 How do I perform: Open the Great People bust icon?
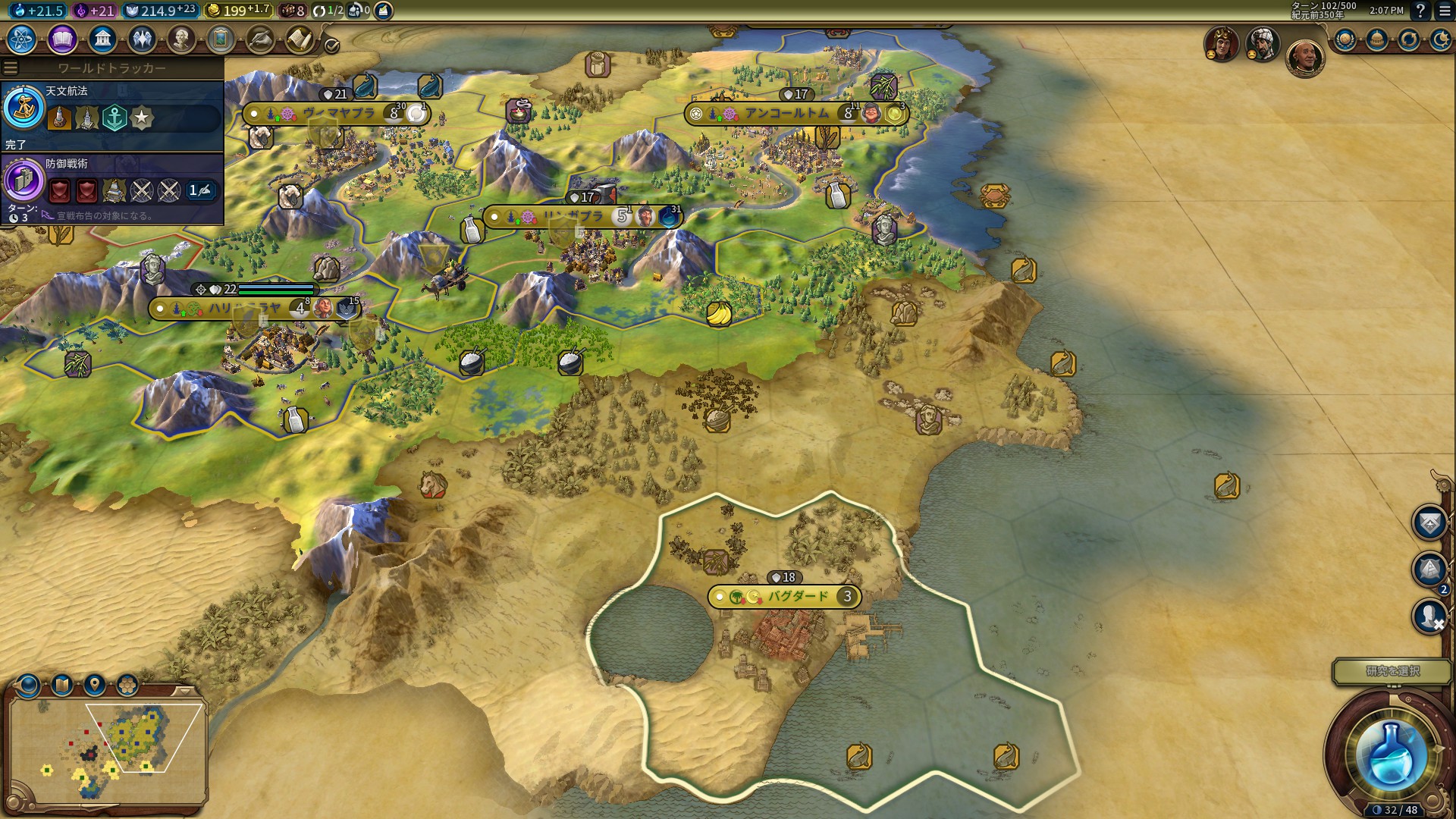(181, 39)
